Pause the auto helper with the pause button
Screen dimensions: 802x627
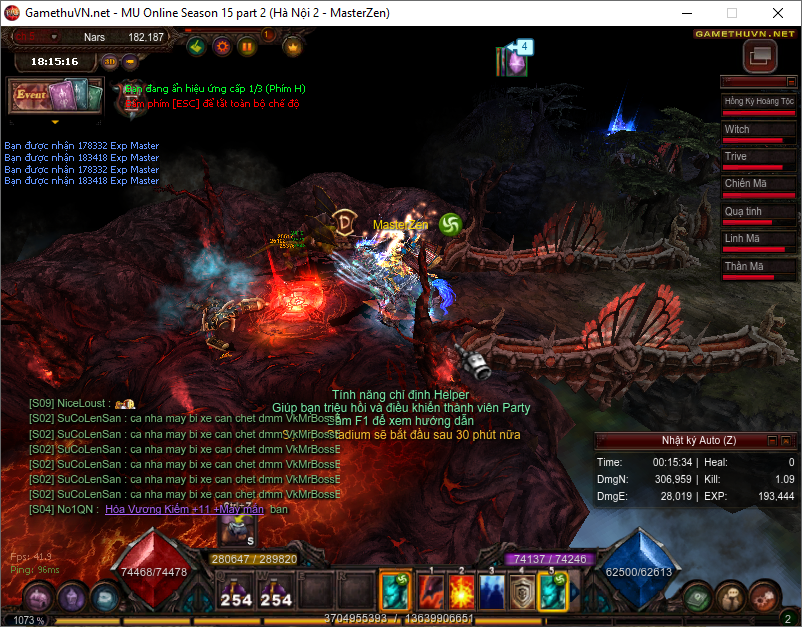[247, 46]
